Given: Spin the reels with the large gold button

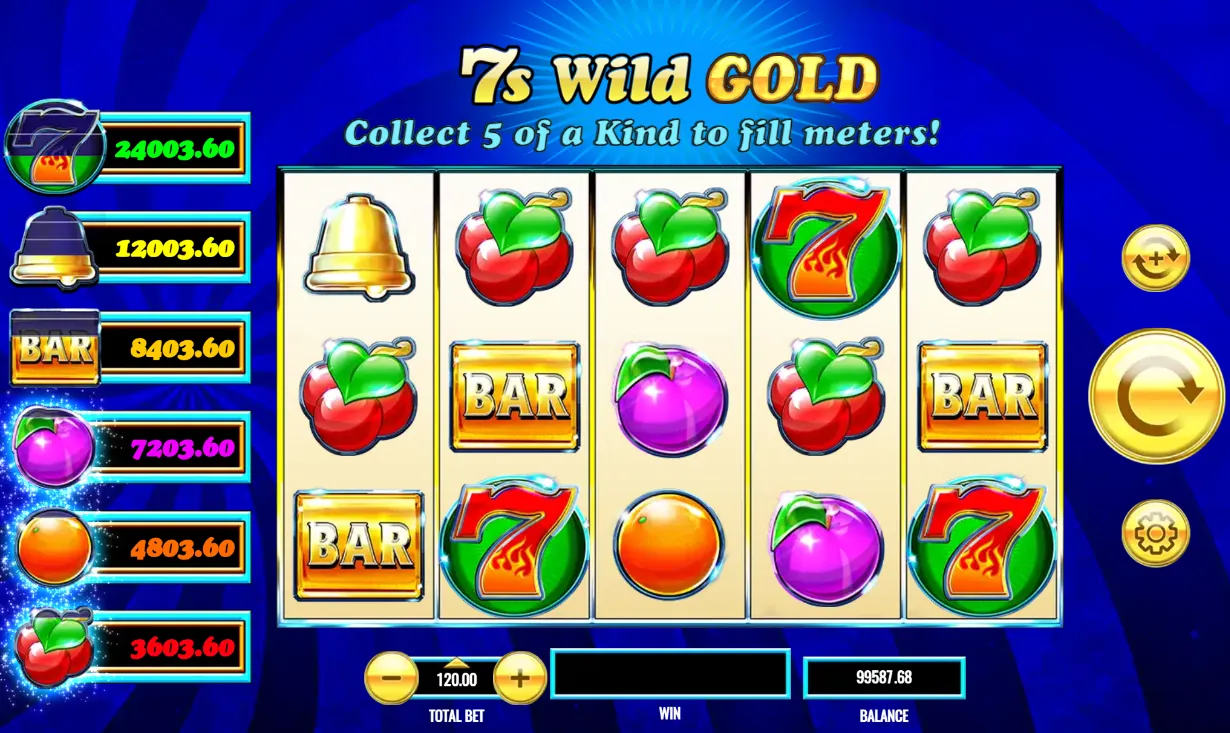Looking at the screenshot, I should click(x=1155, y=396).
